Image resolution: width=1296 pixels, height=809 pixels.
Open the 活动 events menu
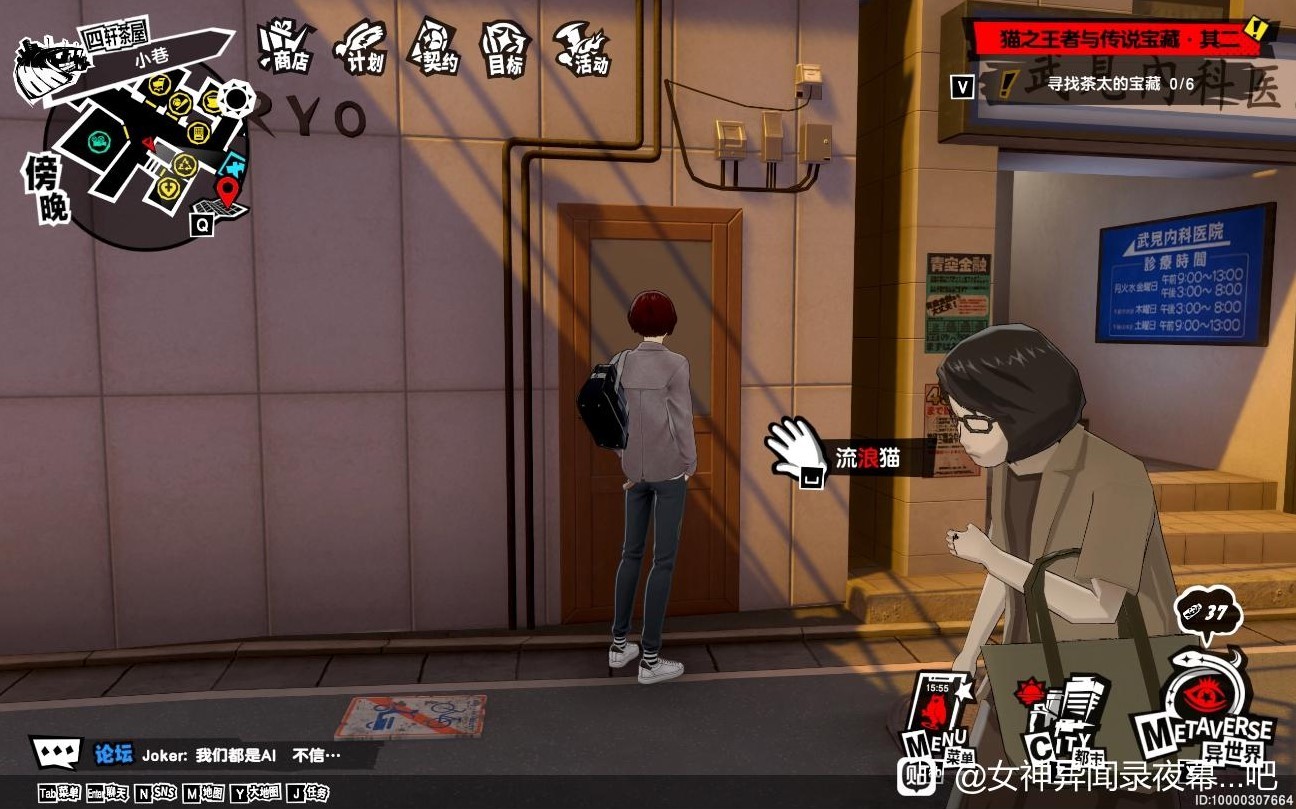click(584, 47)
